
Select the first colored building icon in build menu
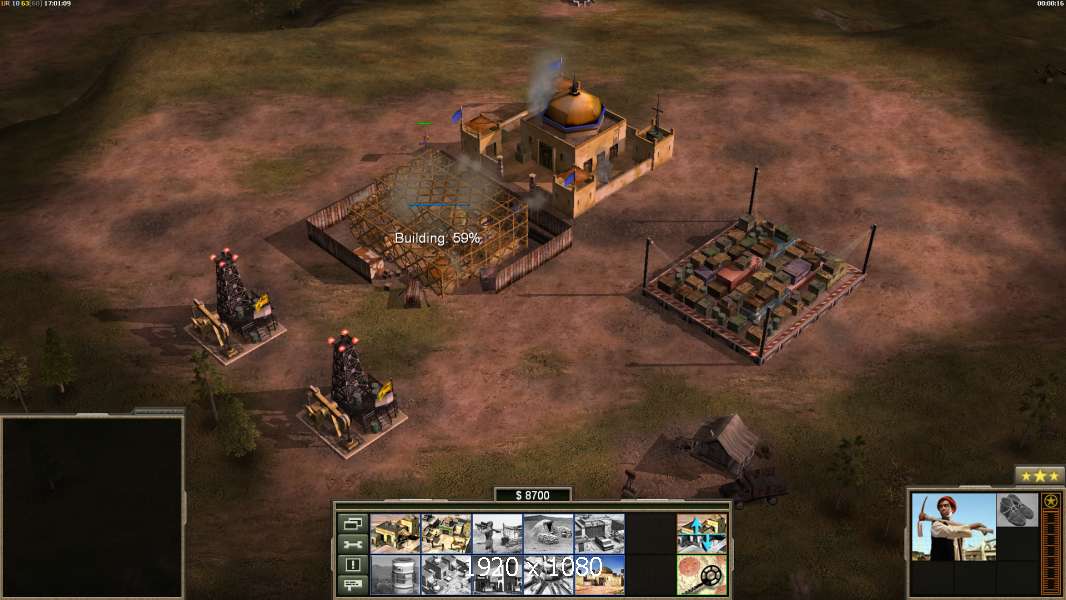coord(395,533)
